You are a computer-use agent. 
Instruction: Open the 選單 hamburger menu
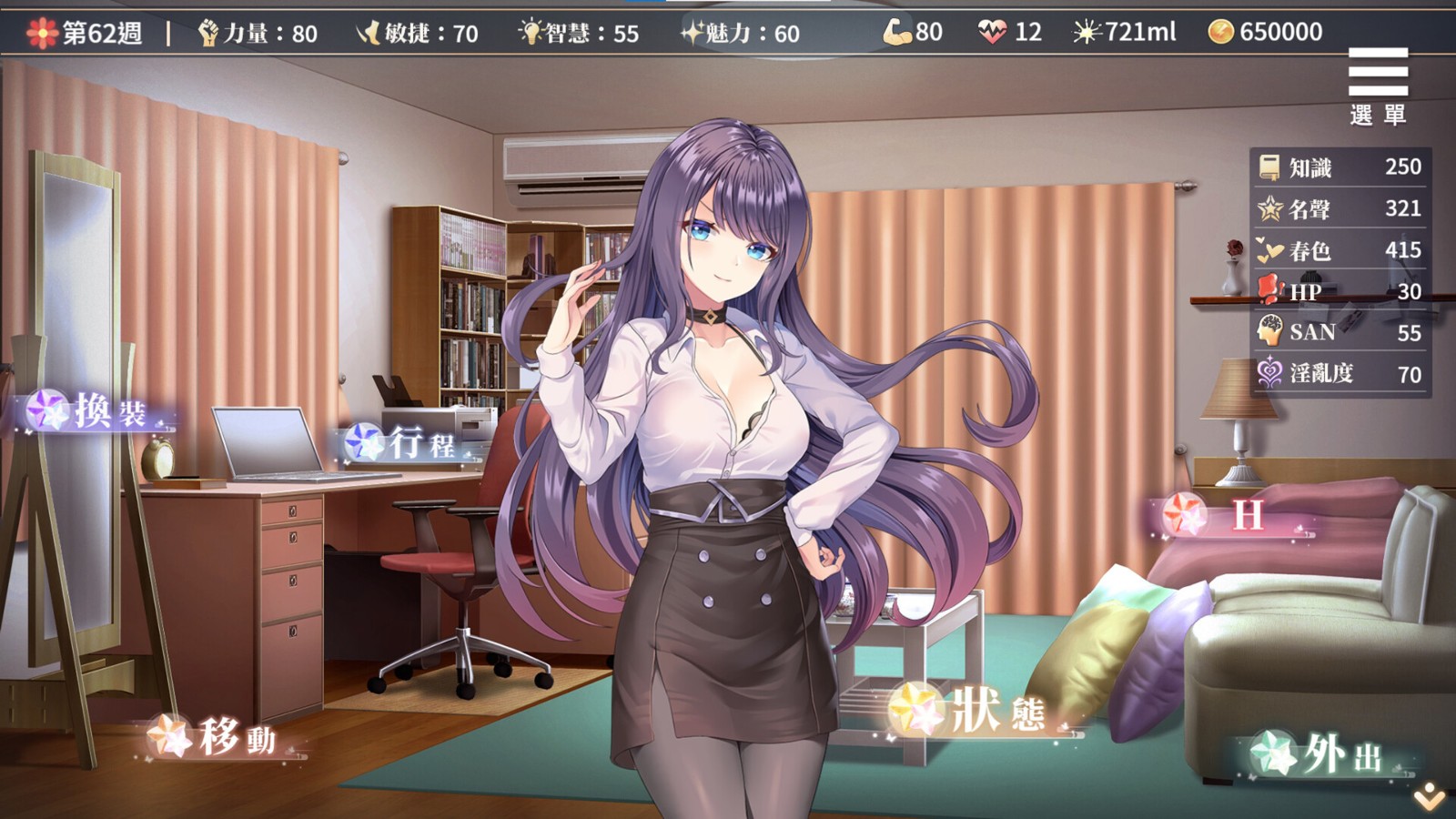click(1378, 85)
